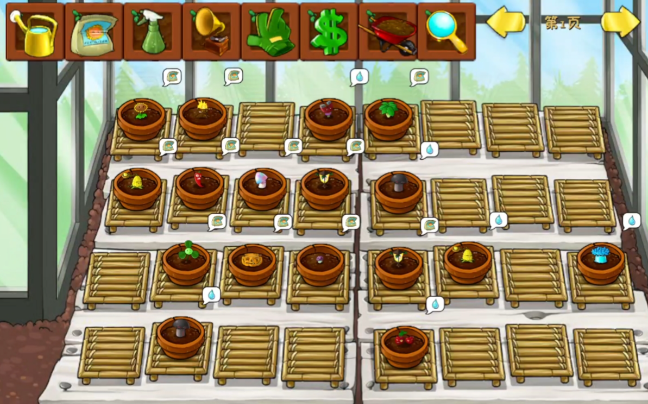Viewport: 648px width, 404px height.
Task: Go to the previous page with left arrow
Action: point(506,22)
